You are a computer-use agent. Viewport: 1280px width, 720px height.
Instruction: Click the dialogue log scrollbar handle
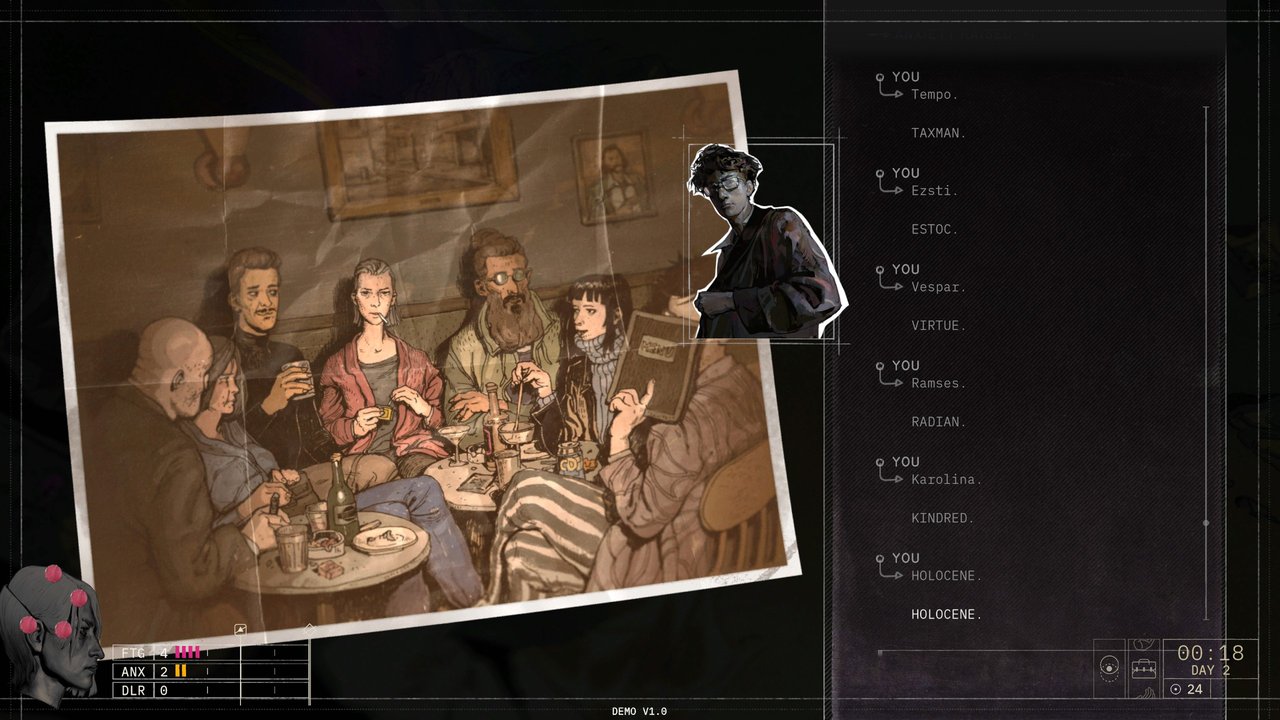coord(1206,523)
